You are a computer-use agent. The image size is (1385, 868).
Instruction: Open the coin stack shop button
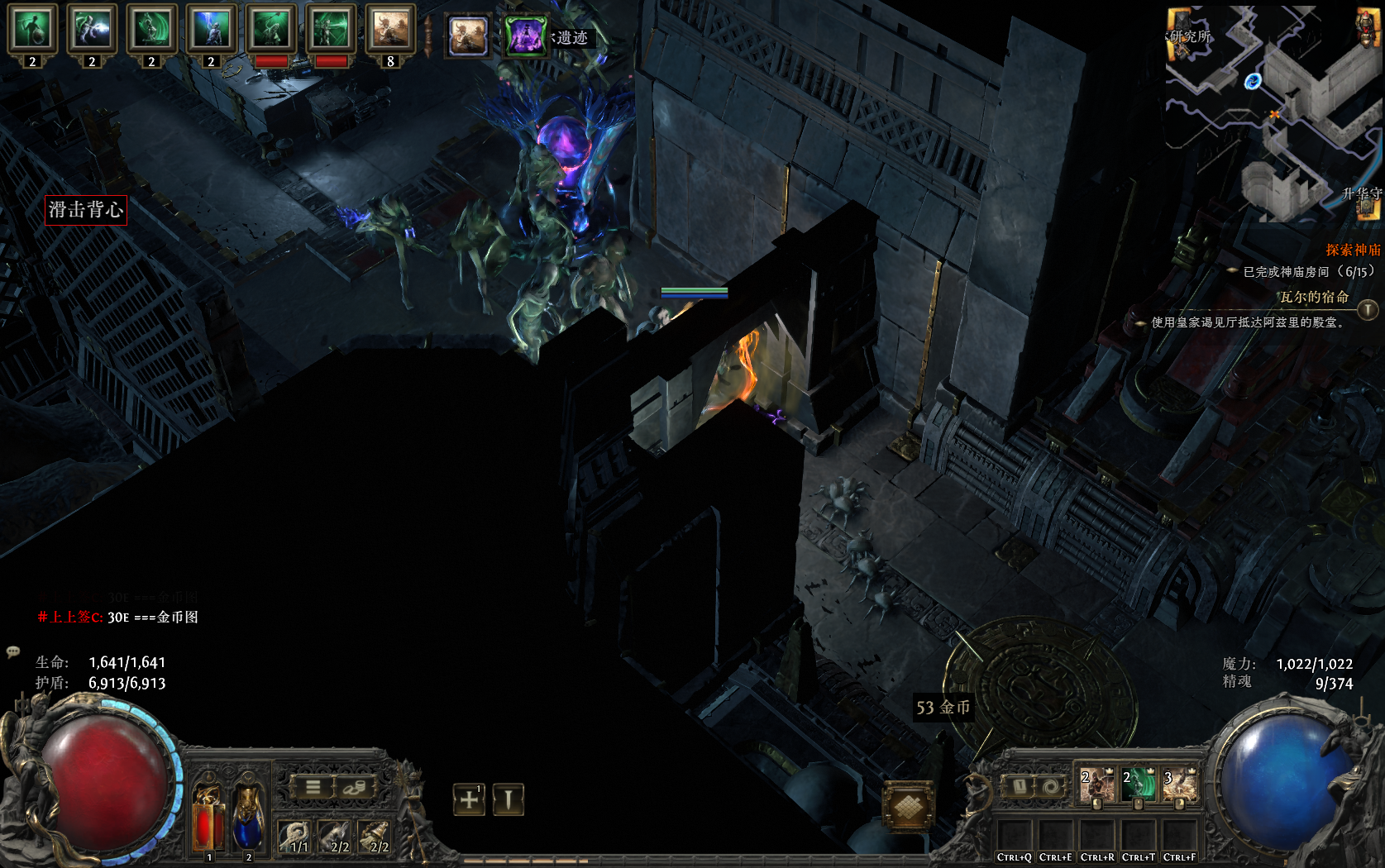[x=355, y=787]
